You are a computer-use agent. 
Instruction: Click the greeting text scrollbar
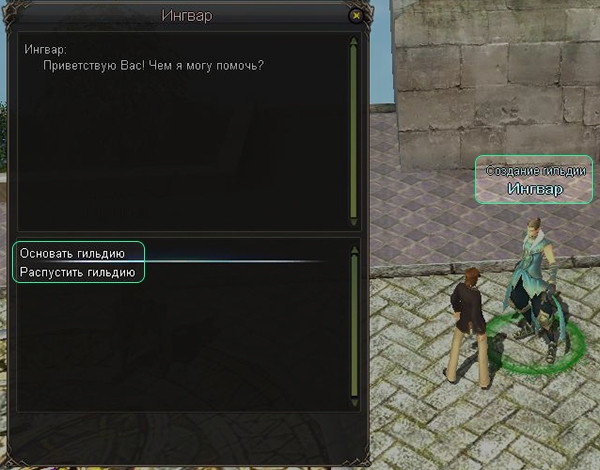353,130
